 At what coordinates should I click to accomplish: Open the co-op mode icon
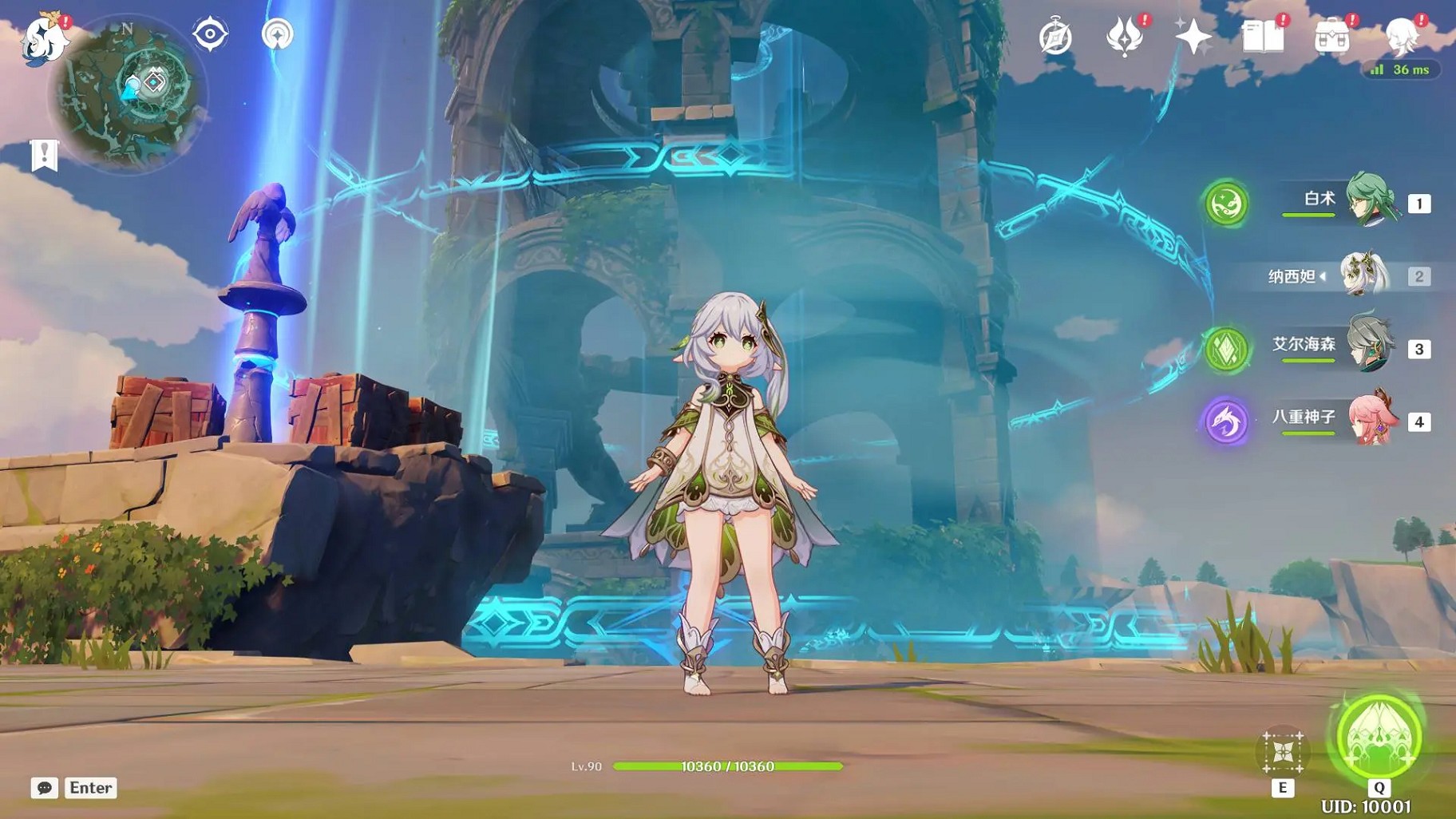pyautogui.click(x=277, y=34)
